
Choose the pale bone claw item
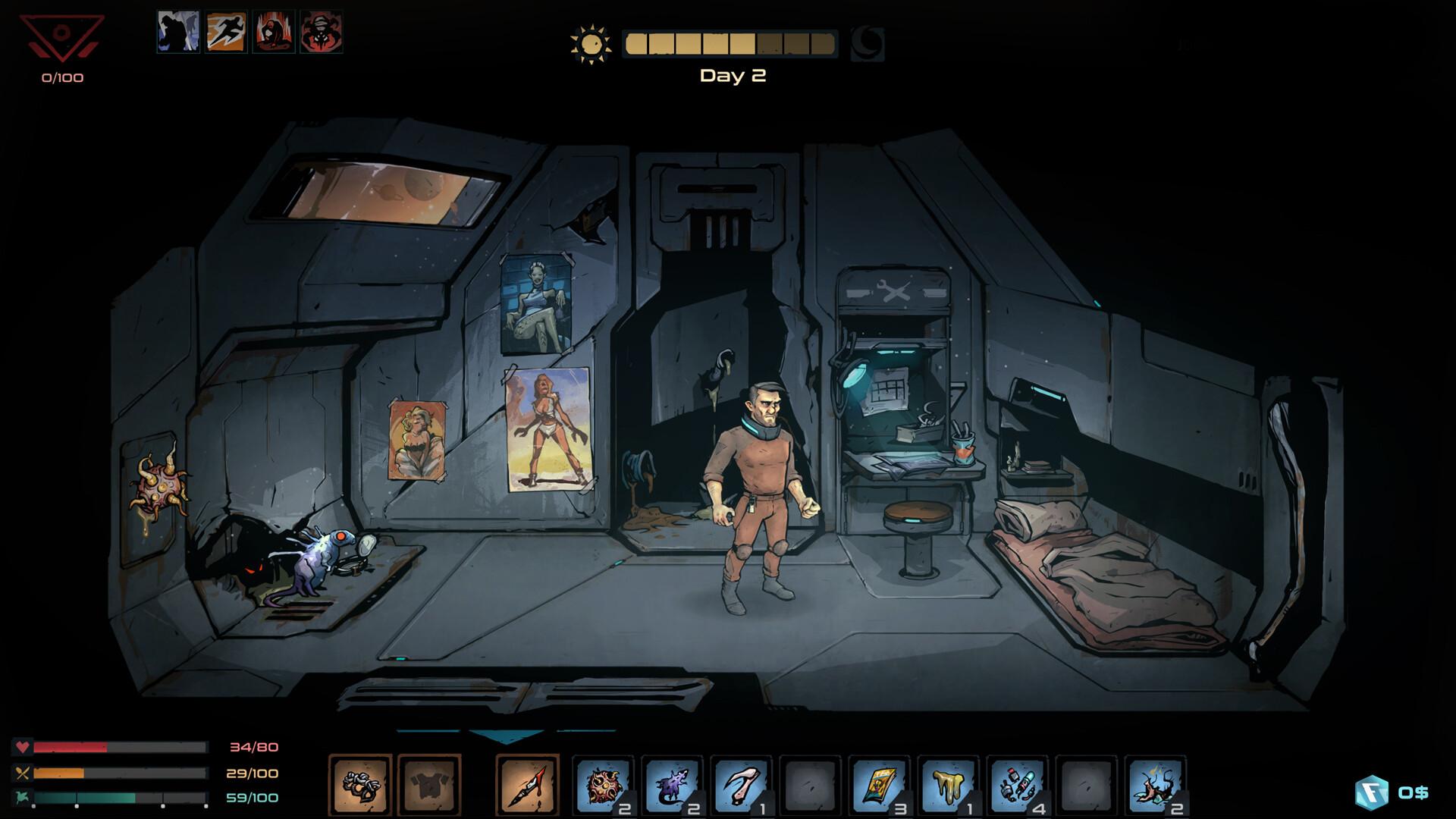(x=742, y=786)
